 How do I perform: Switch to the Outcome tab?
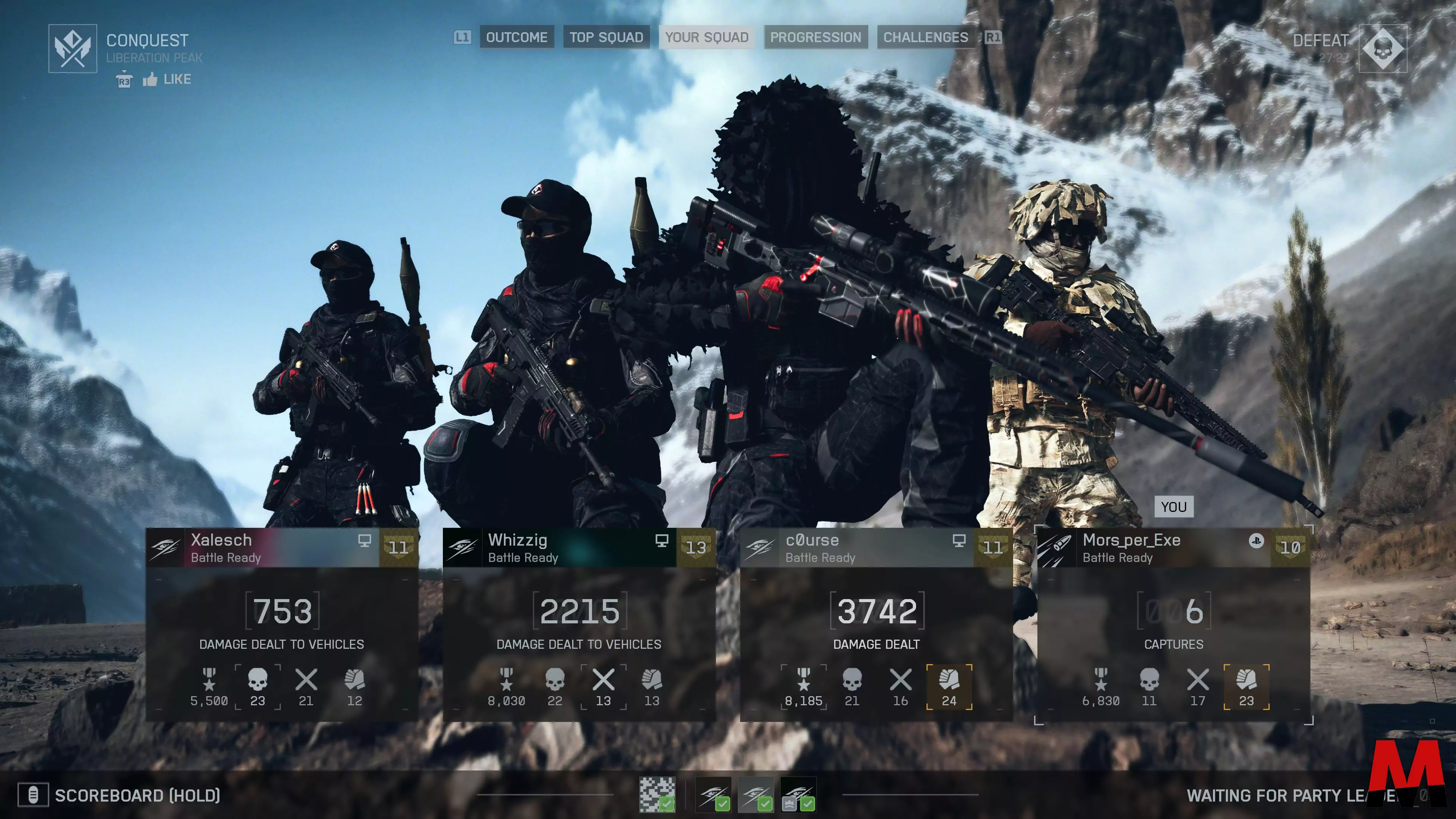pos(516,37)
